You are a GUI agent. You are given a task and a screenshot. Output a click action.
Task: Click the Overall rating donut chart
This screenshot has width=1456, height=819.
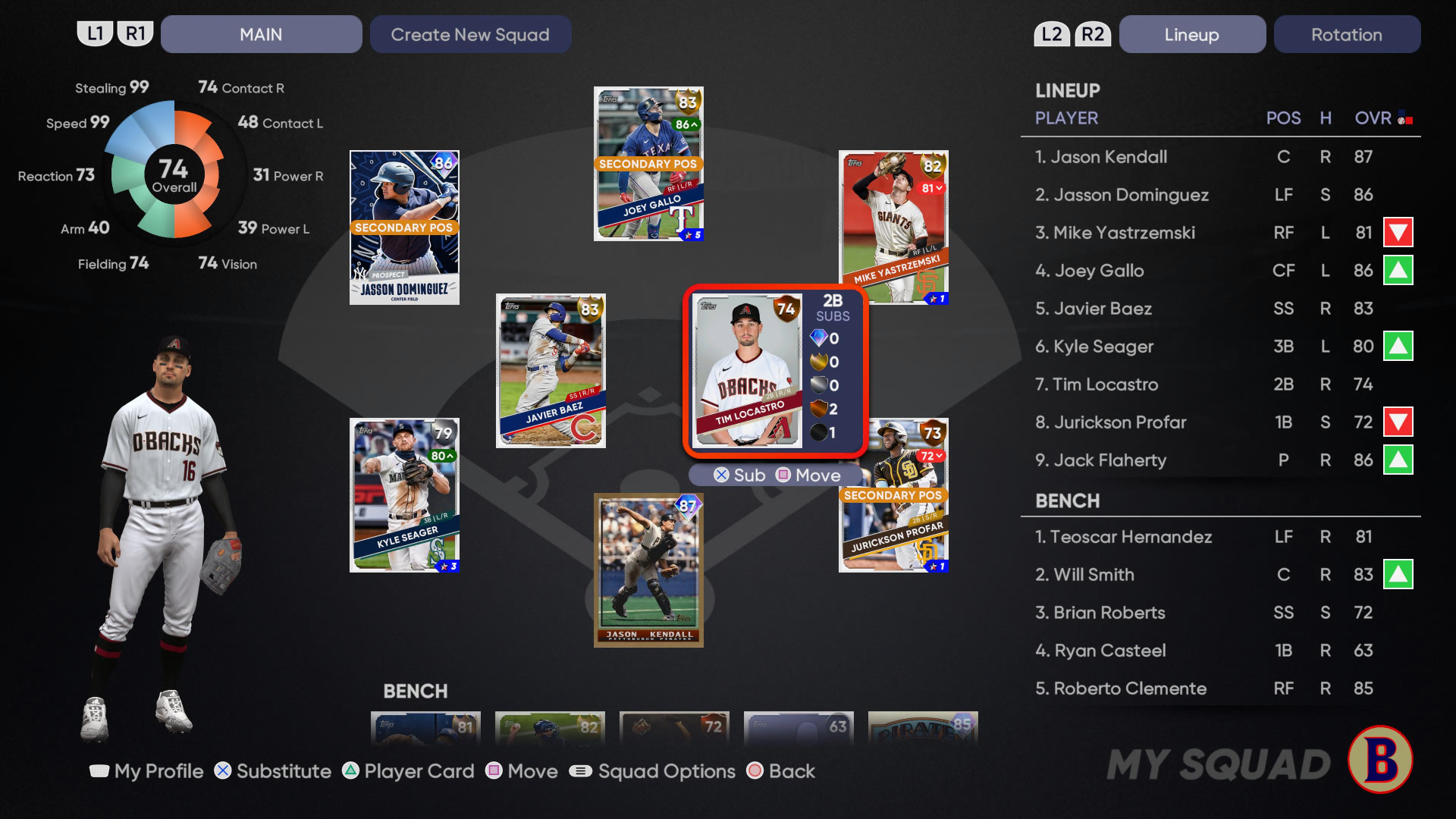pos(175,175)
